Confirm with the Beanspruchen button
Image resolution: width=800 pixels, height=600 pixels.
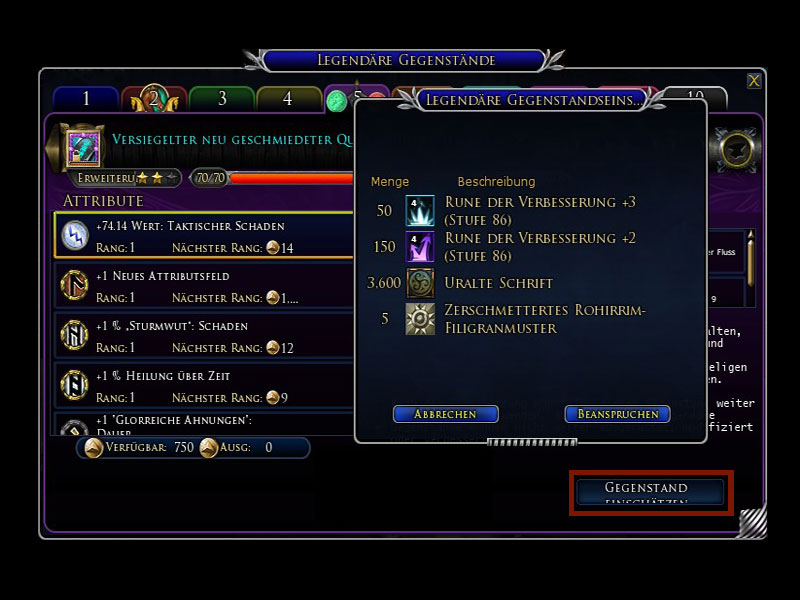[x=616, y=414]
